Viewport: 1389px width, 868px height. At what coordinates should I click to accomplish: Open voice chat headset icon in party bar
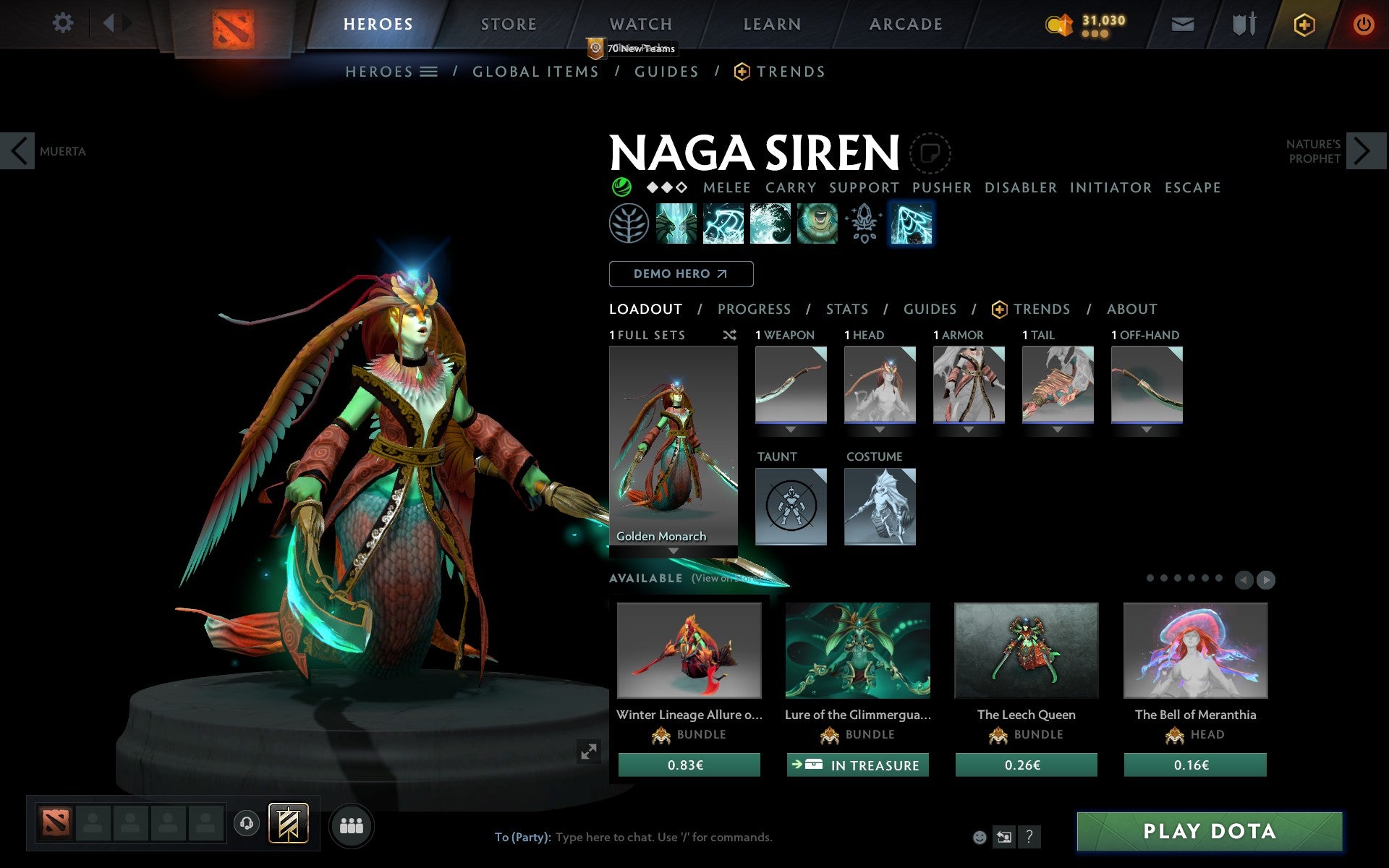[x=247, y=822]
